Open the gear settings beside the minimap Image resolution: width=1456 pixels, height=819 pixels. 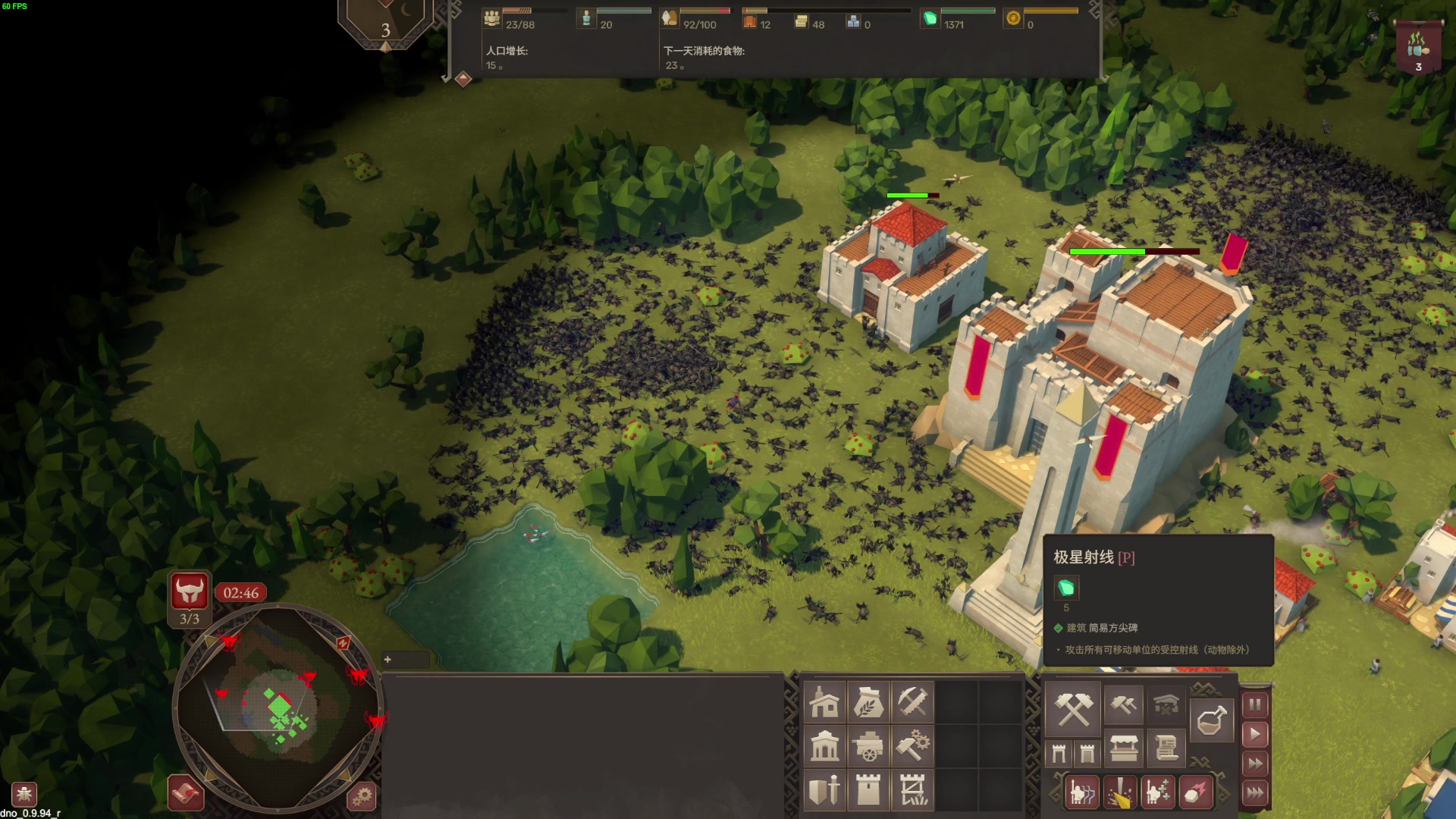pyautogui.click(x=362, y=796)
